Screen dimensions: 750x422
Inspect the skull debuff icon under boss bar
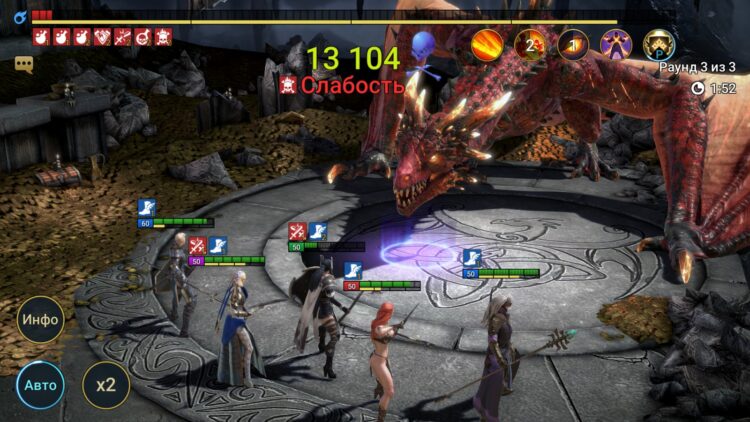163,37
